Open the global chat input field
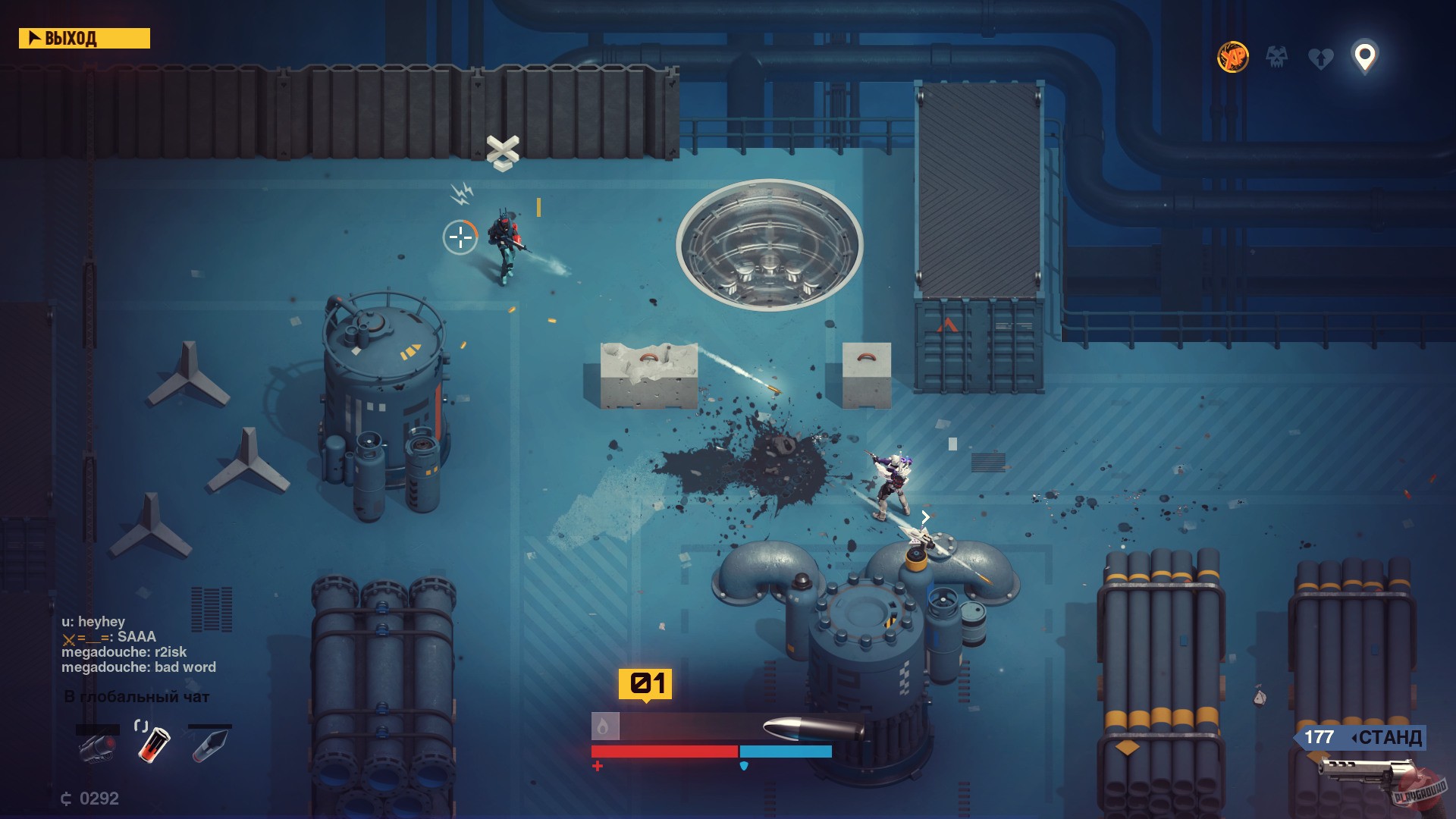Image resolution: width=1456 pixels, height=819 pixels. pos(136,695)
